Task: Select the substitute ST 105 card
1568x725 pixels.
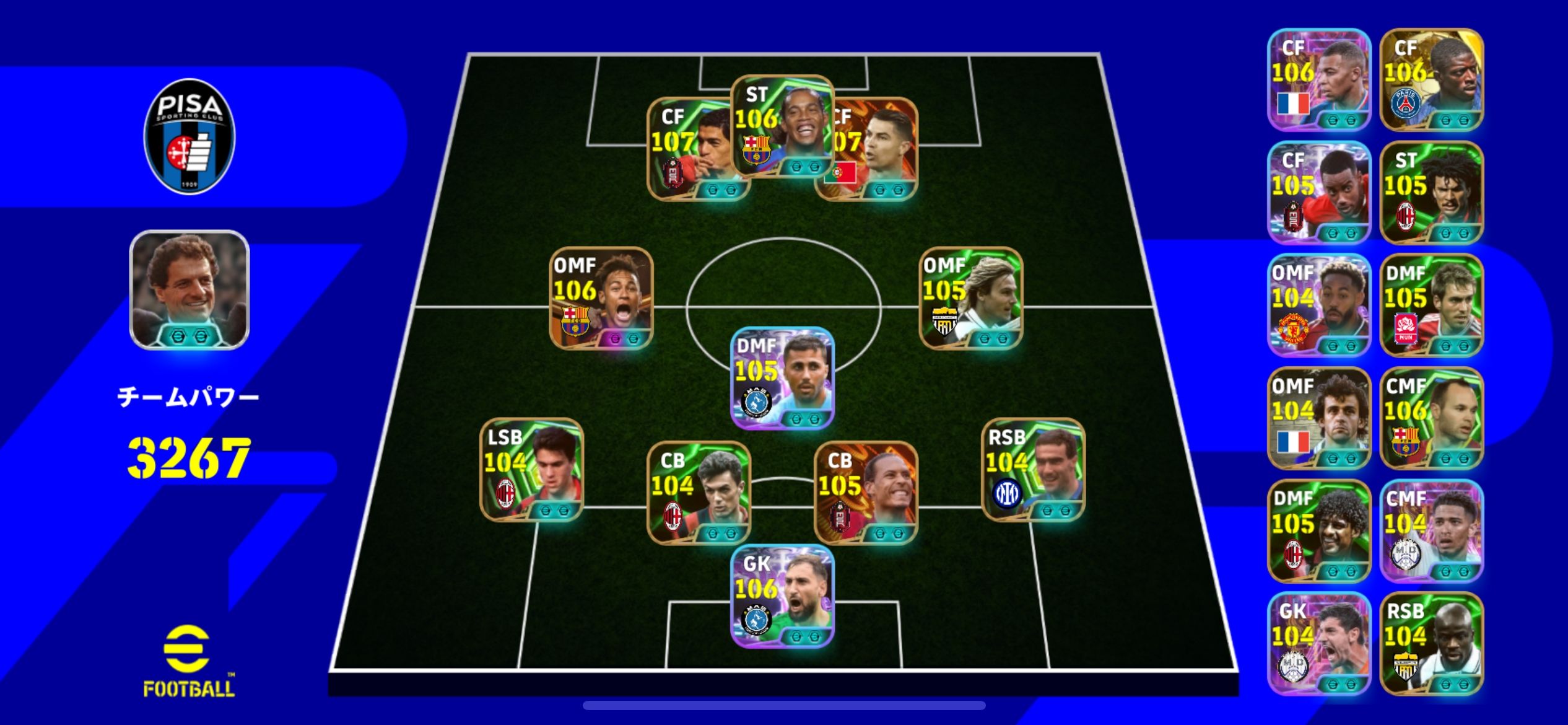Action: (1431, 192)
